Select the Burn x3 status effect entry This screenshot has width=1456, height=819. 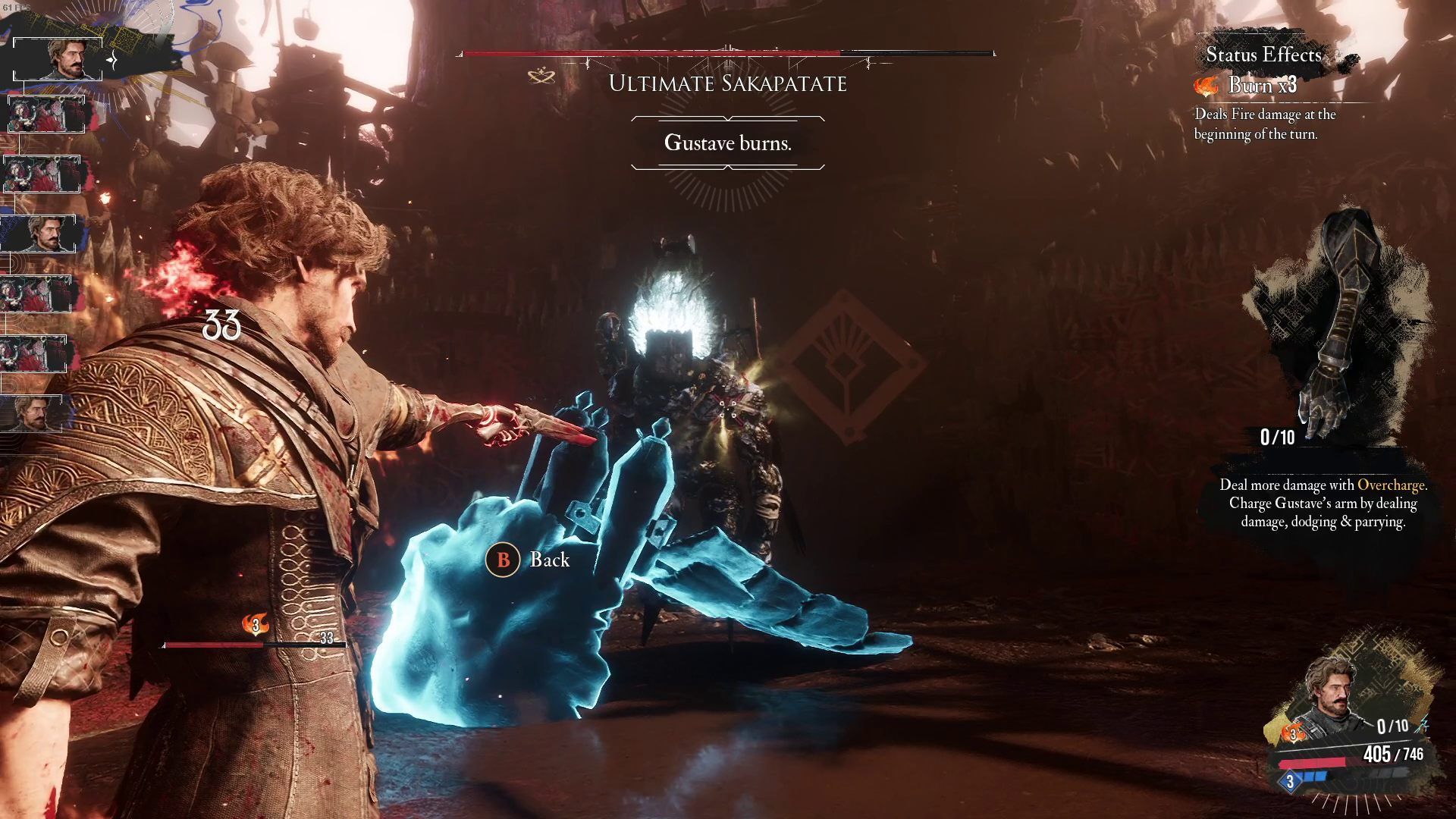tap(1260, 86)
